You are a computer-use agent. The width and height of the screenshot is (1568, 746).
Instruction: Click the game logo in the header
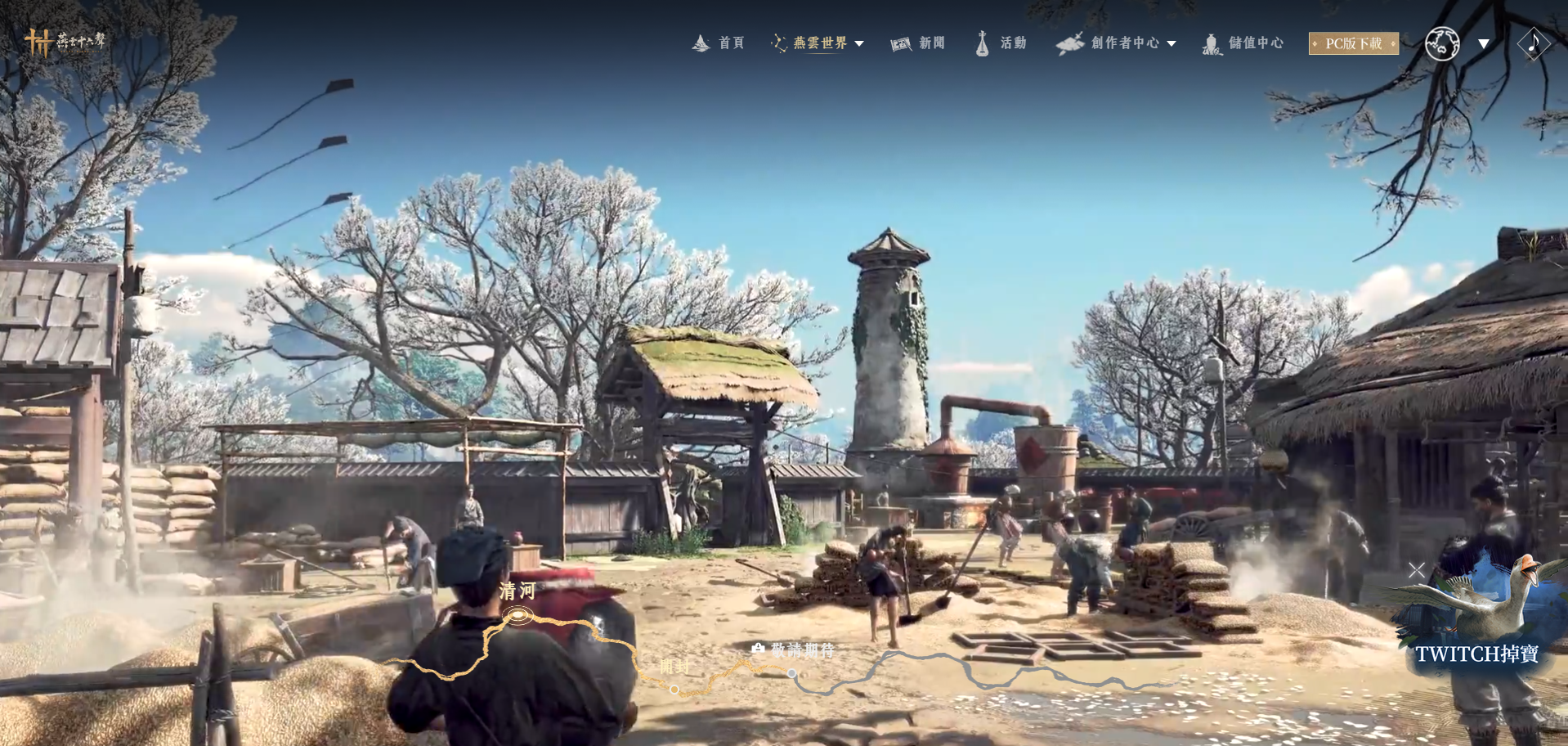[65, 41]
